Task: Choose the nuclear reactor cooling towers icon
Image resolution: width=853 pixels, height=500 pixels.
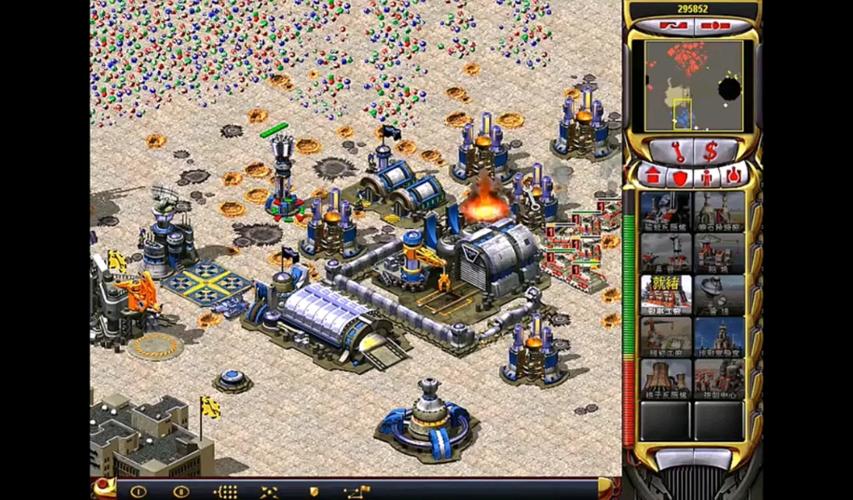Action: pyautogui.click(x=666, y=378)
